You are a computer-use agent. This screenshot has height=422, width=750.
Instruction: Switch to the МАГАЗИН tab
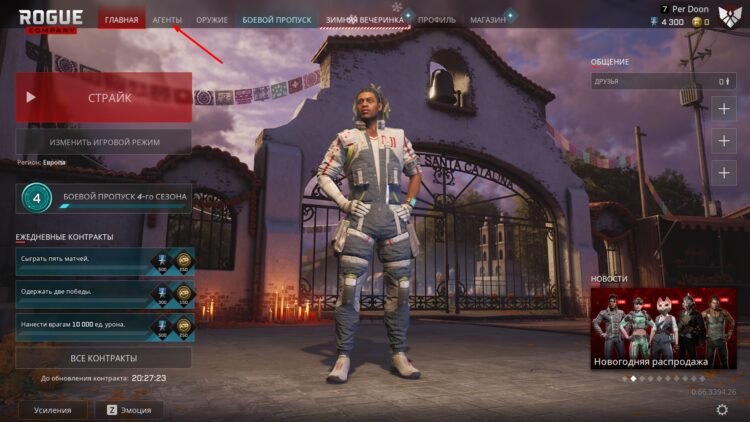(x=488, y=20)
